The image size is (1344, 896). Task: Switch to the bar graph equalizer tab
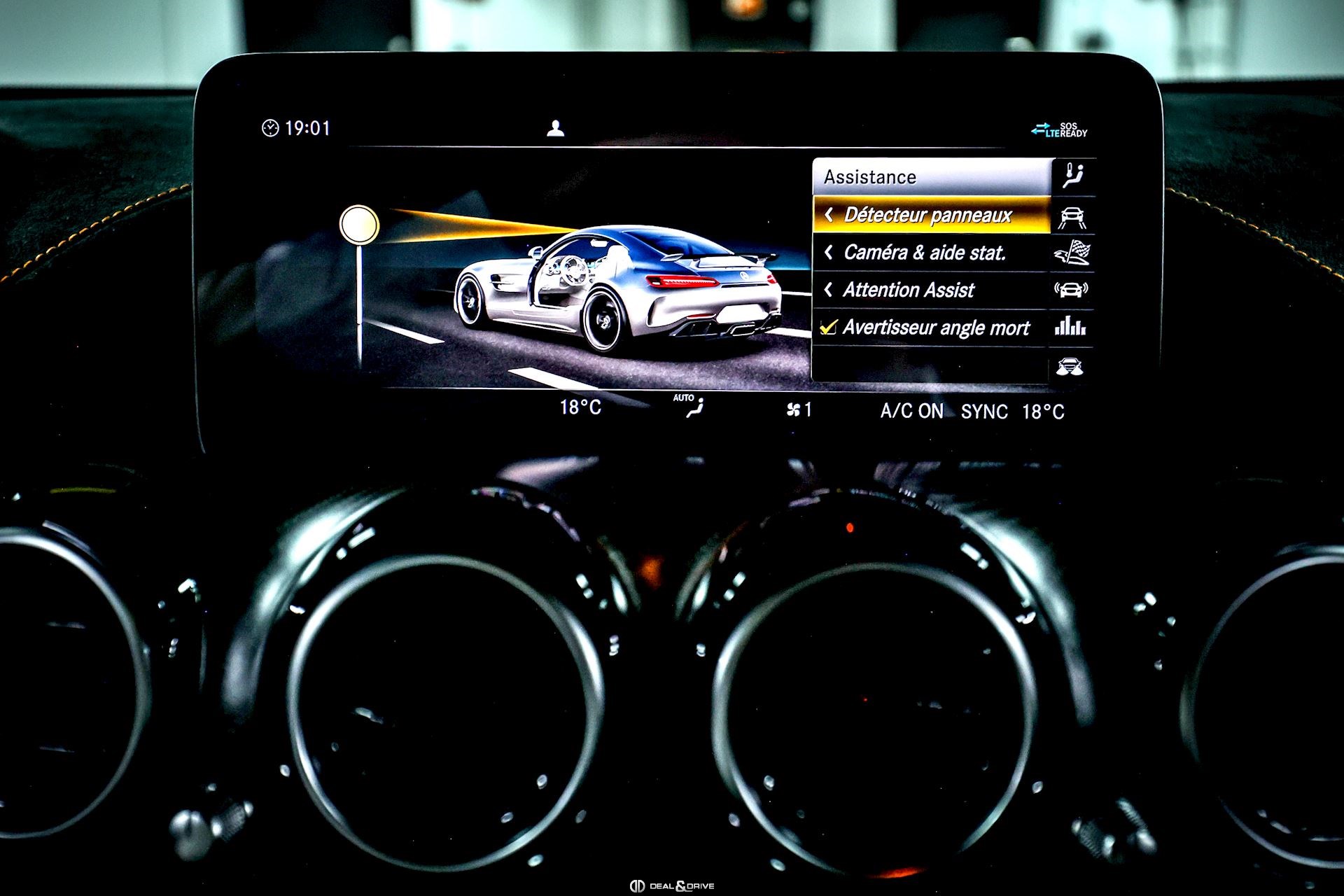(x=1070, y=327)
